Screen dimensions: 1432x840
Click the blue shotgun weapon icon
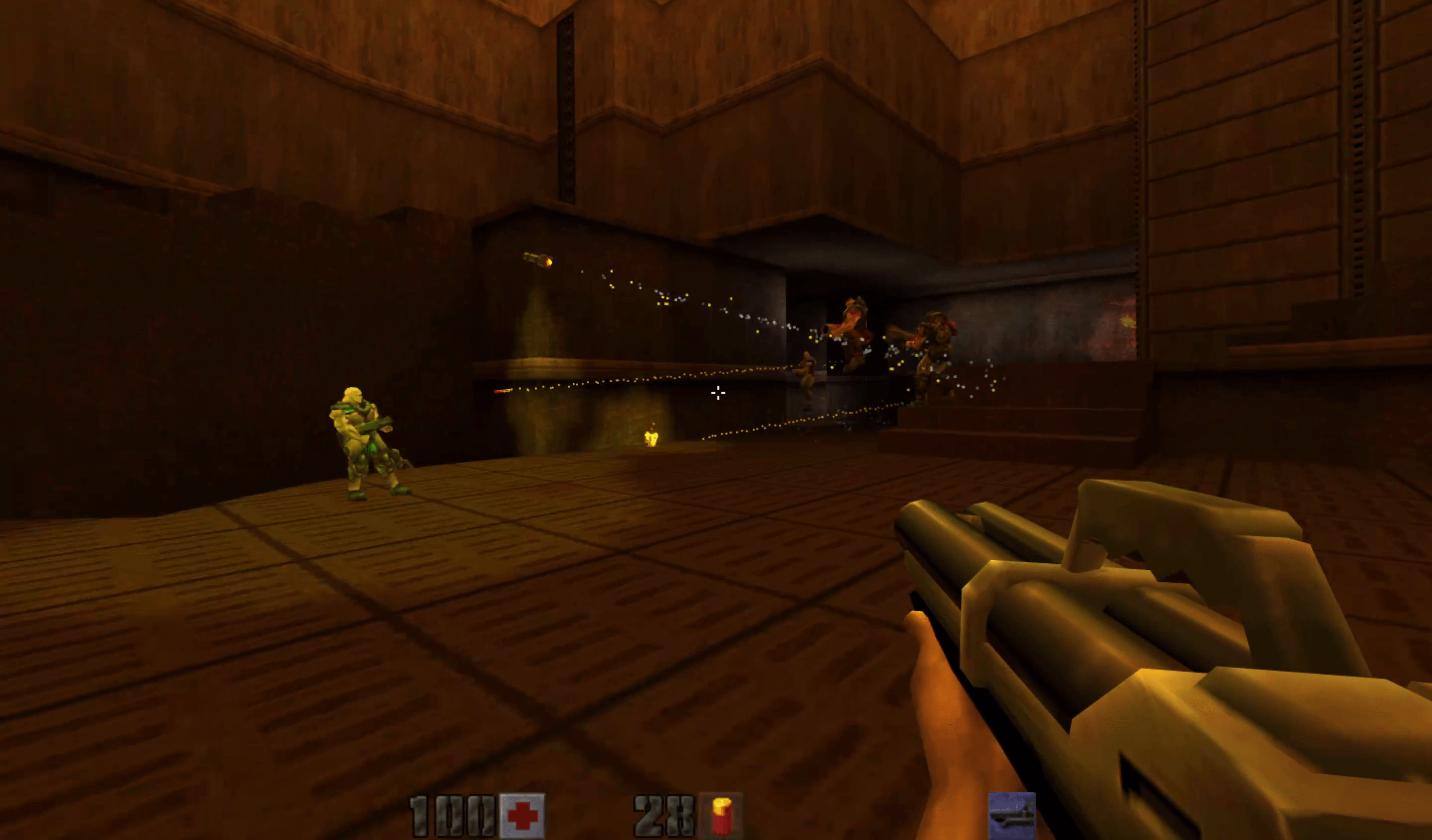coord(1011,817)
